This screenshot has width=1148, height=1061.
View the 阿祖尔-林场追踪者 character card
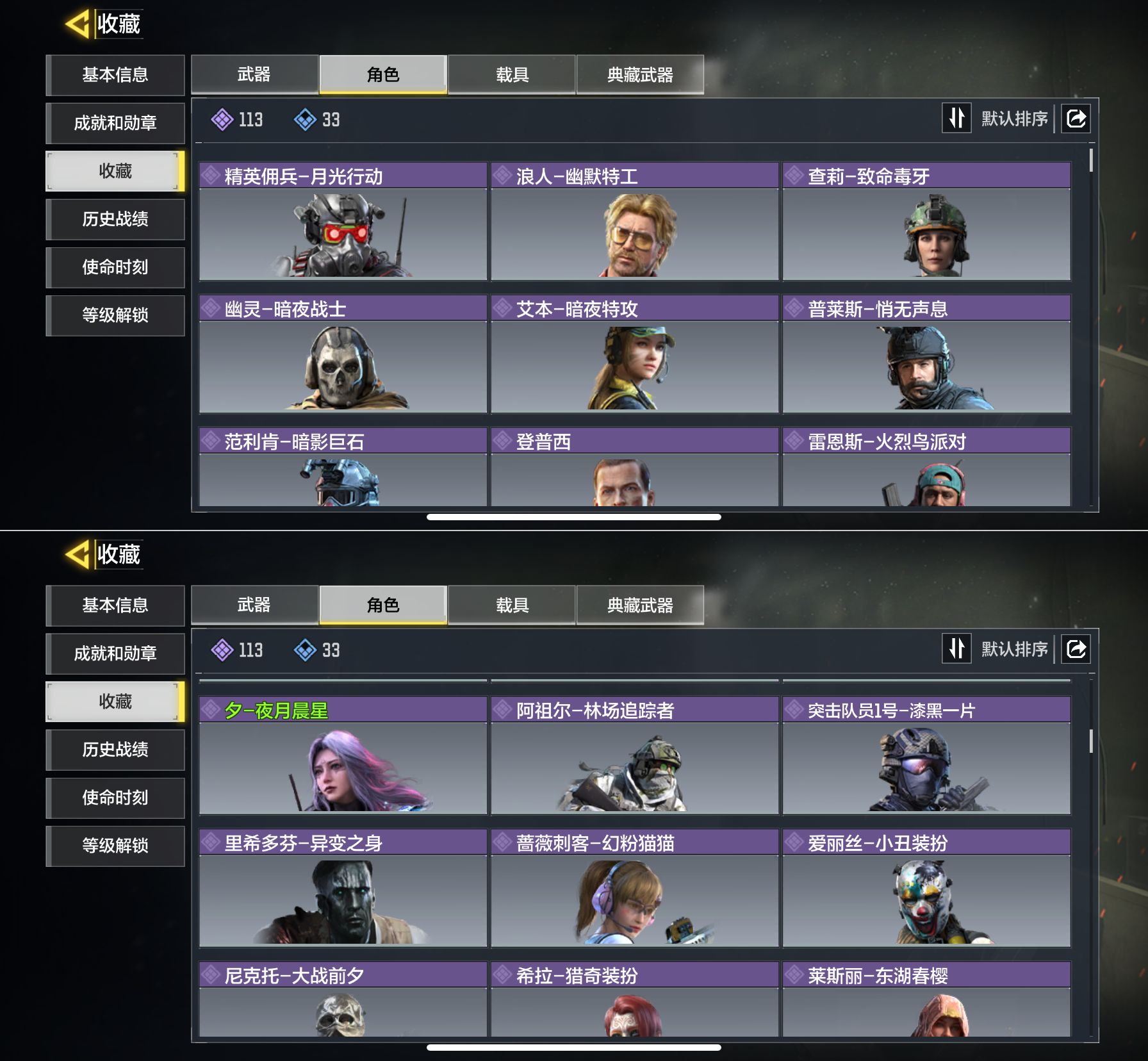[x=634, y=756]
